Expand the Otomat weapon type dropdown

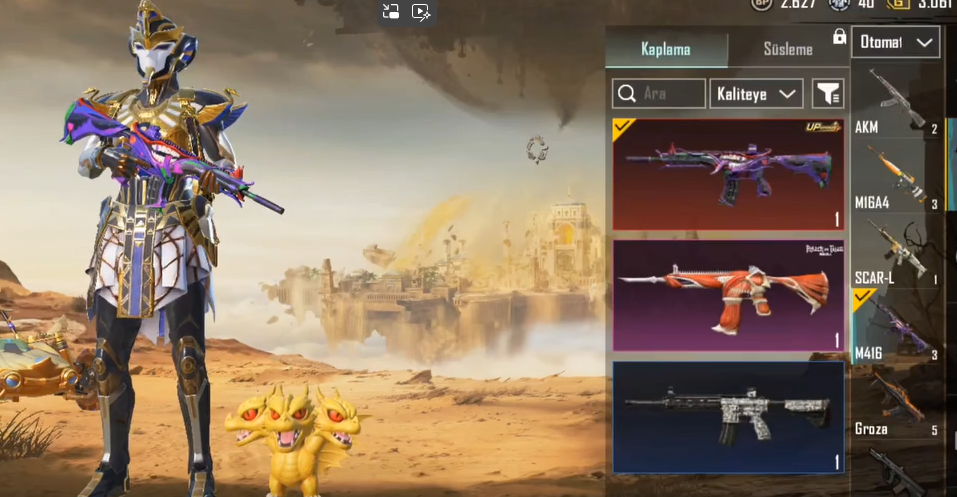click(x=895, y=42)
